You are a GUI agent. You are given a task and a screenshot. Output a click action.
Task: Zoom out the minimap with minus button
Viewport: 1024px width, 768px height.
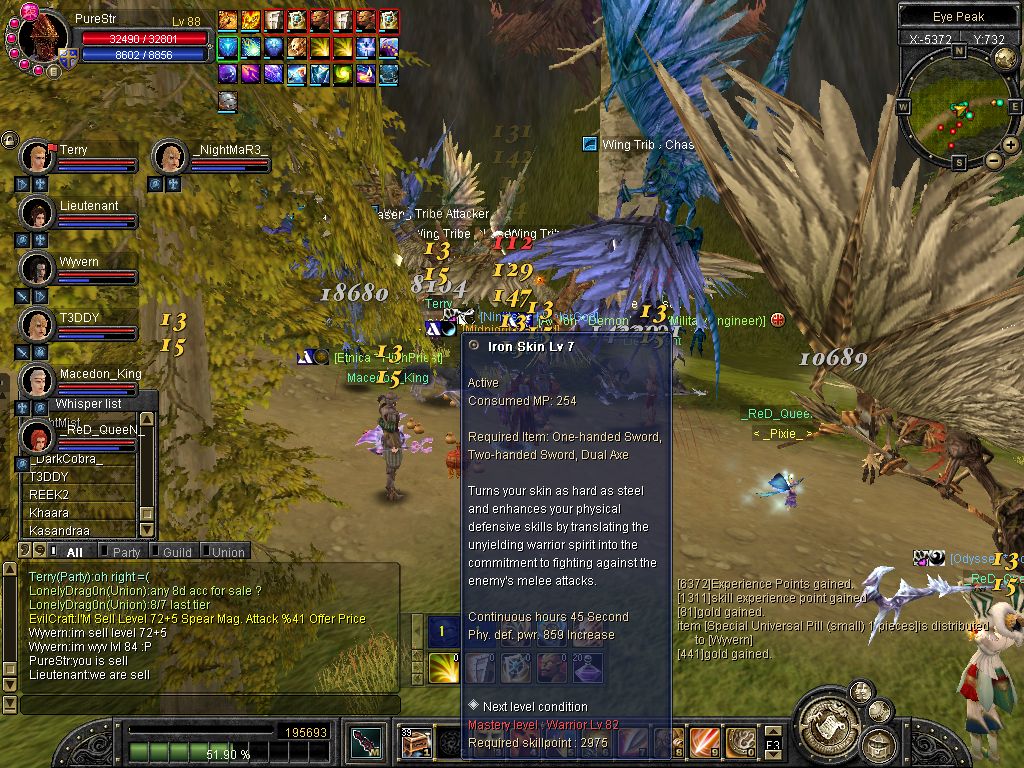click(993, 160)
